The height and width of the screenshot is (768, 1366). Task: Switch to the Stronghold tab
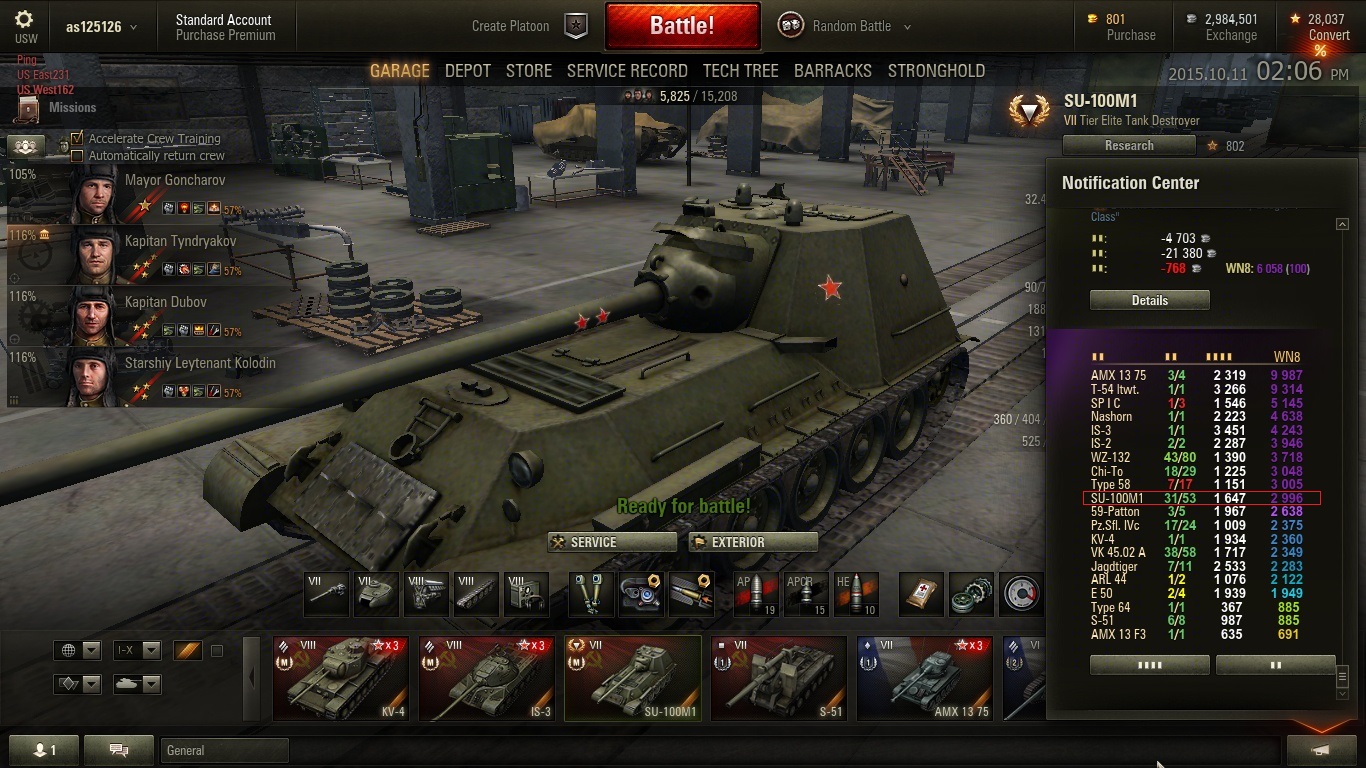[936, 71]
